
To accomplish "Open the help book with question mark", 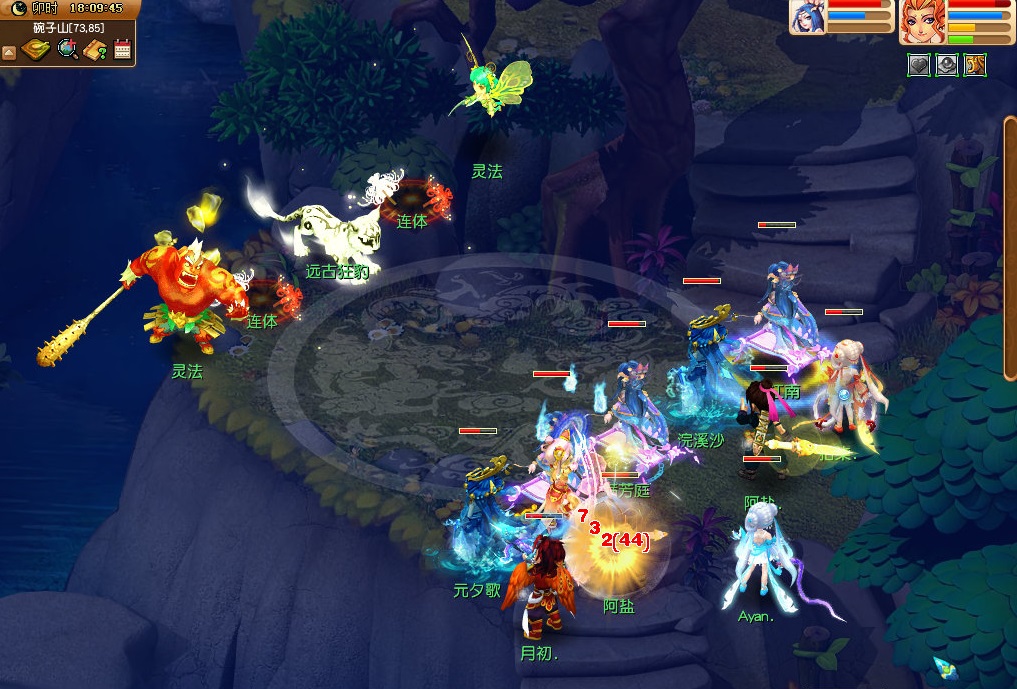I will (x=96, y=49).
